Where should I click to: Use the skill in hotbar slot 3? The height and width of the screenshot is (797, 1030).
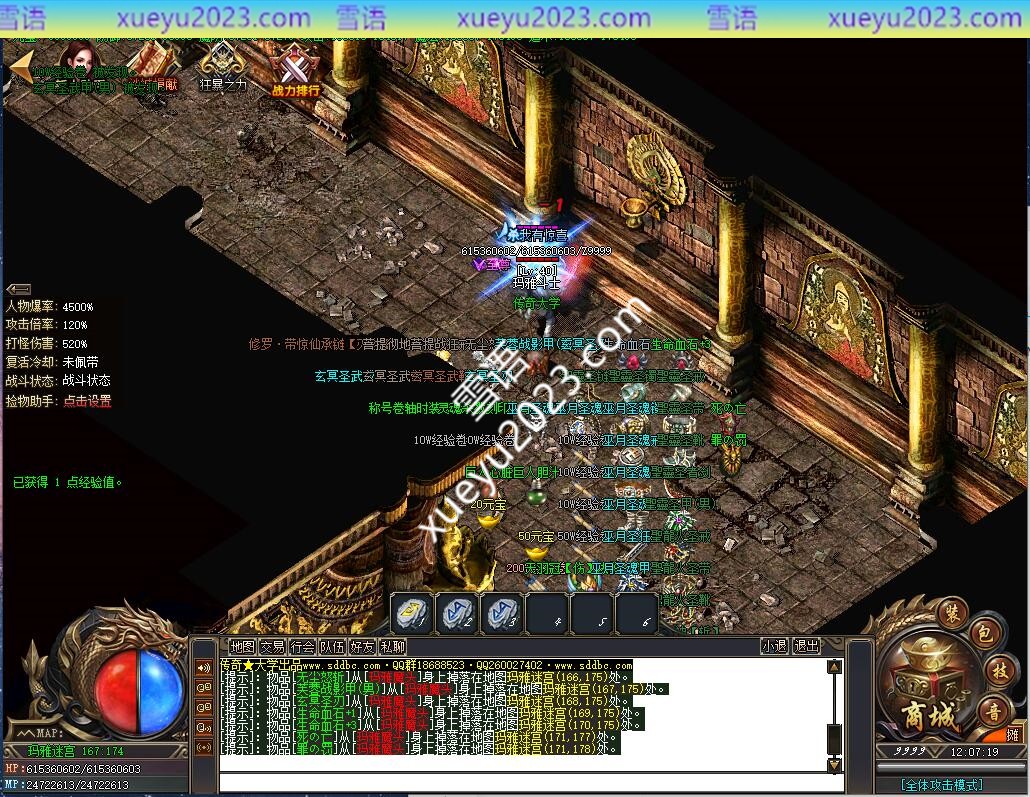(502, 612)
